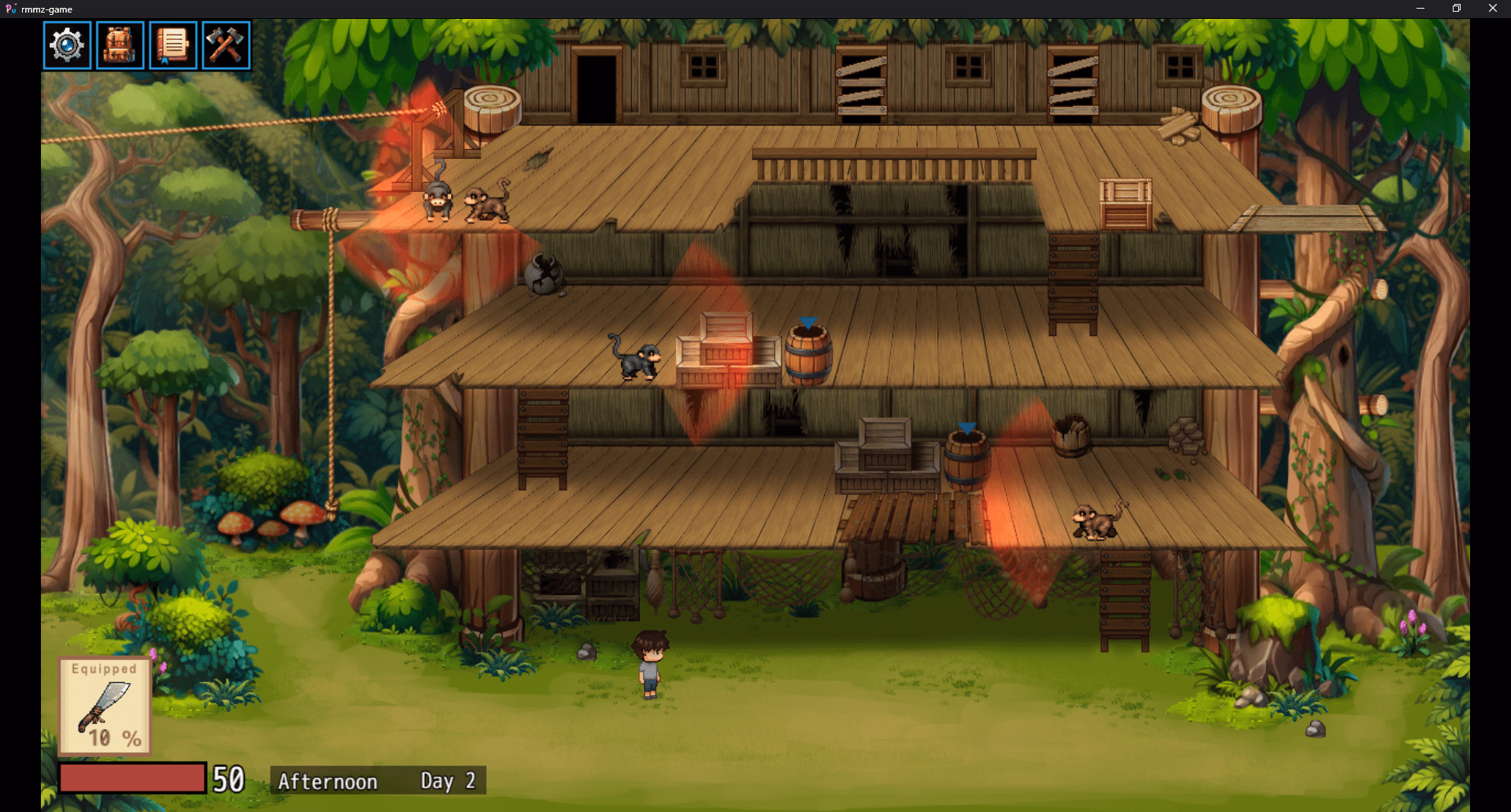The width and height of the screenshot is (1511, 812).
Task: Open the settings gear menu
Action: tap(67, 45)
